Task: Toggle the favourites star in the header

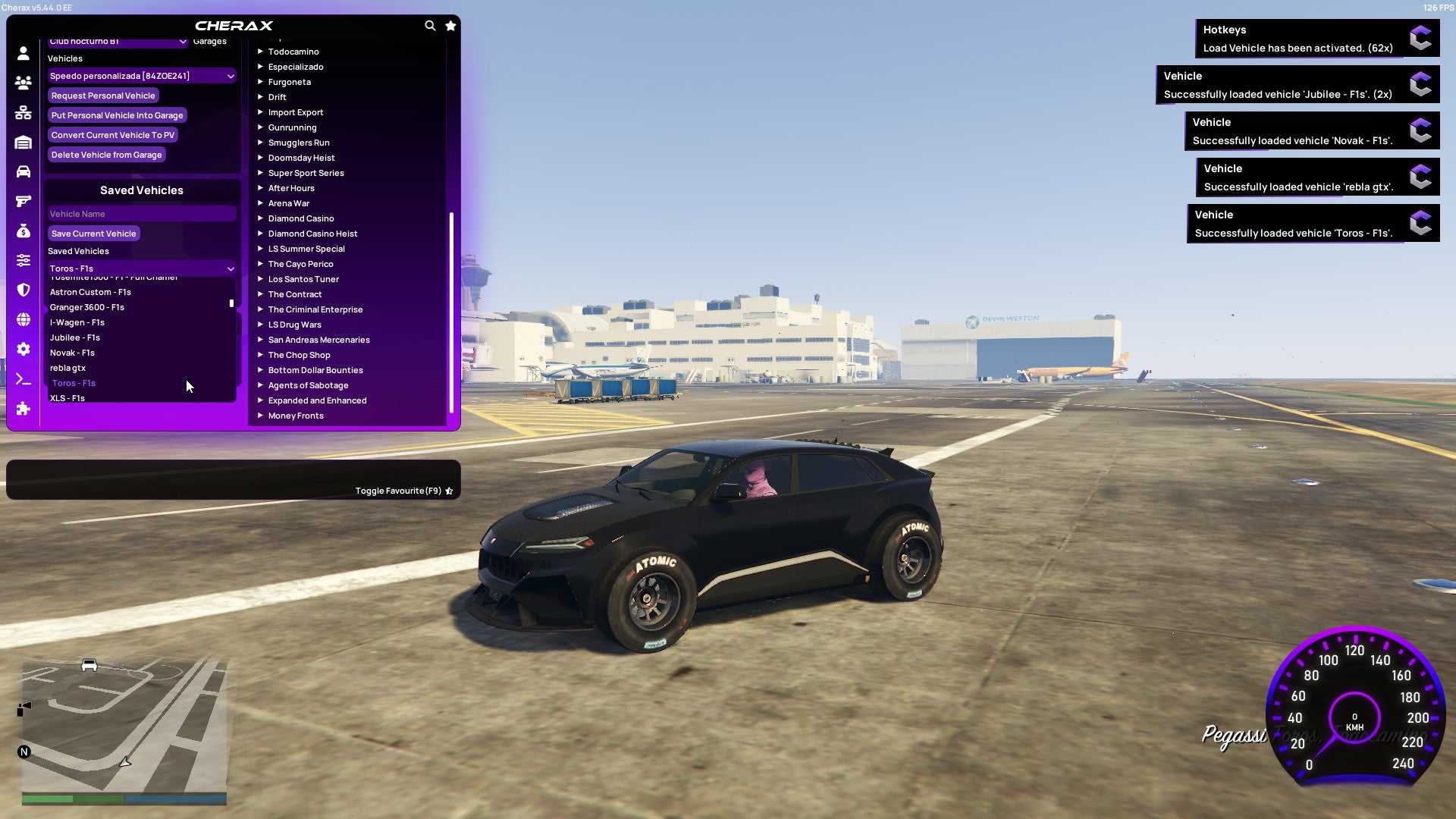Action: 450,25
